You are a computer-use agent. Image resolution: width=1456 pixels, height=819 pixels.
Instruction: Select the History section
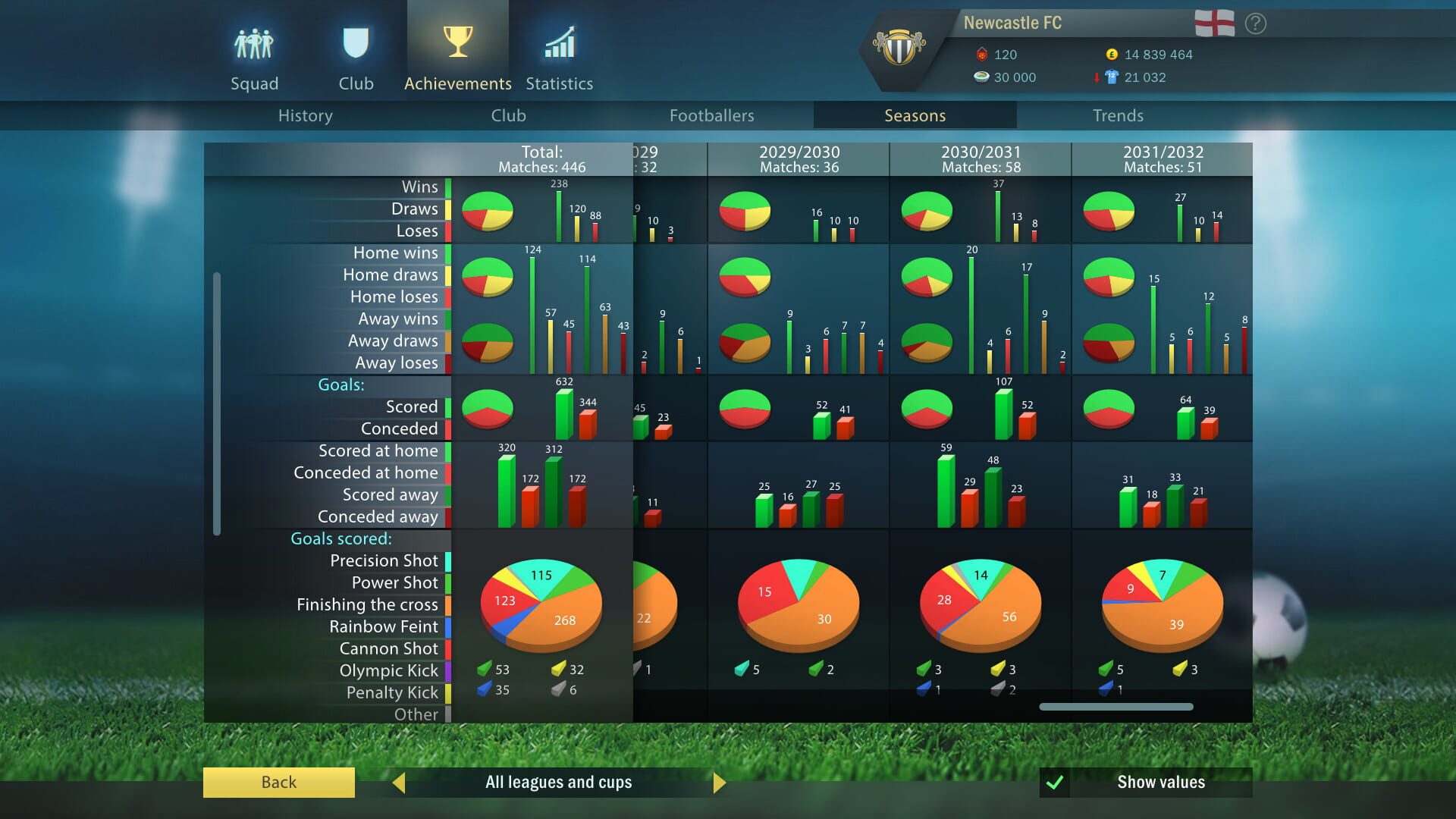coord(305,115)
